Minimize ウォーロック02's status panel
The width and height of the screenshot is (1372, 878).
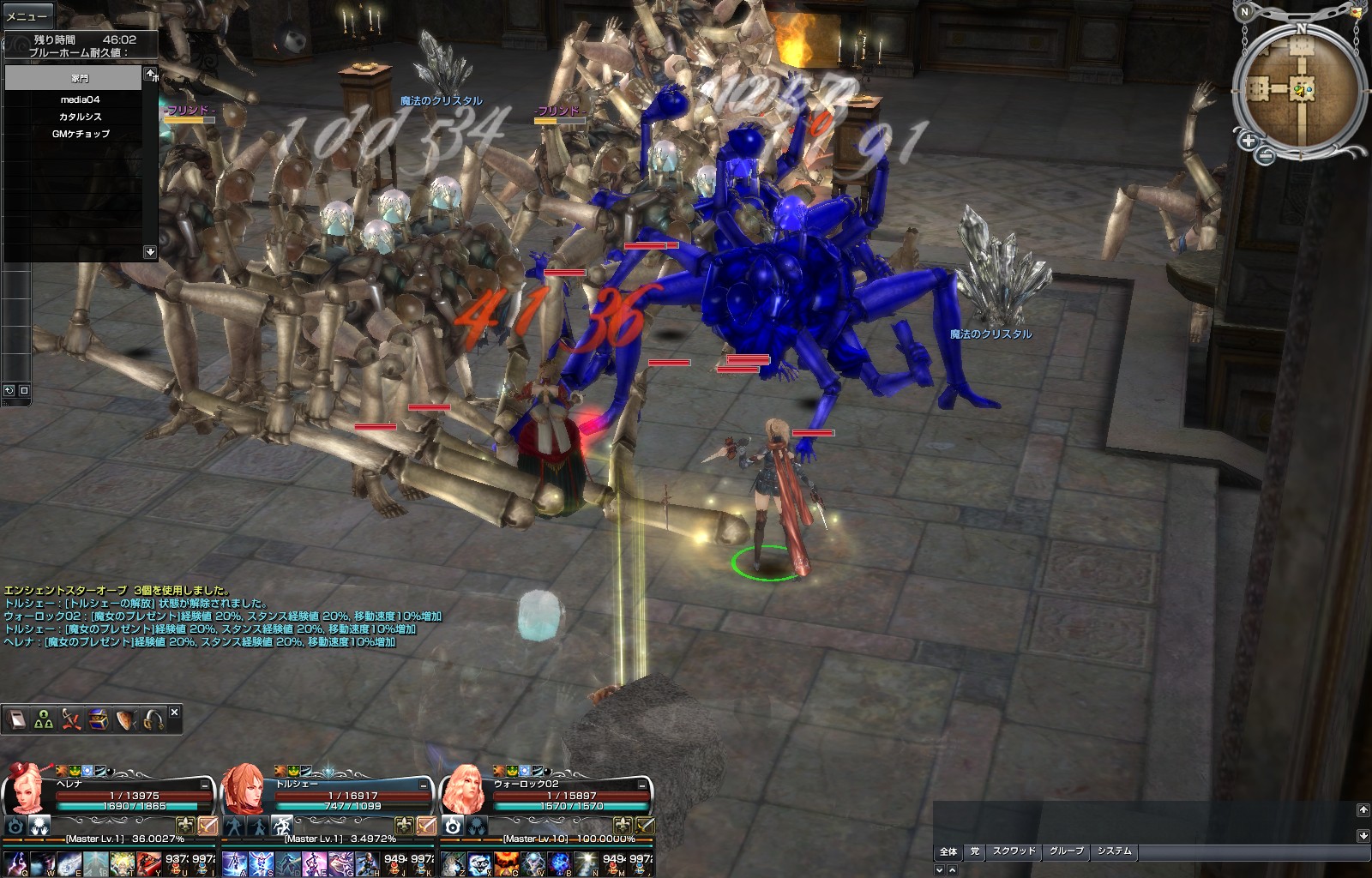pyautogui.click(x=642, y=785)
